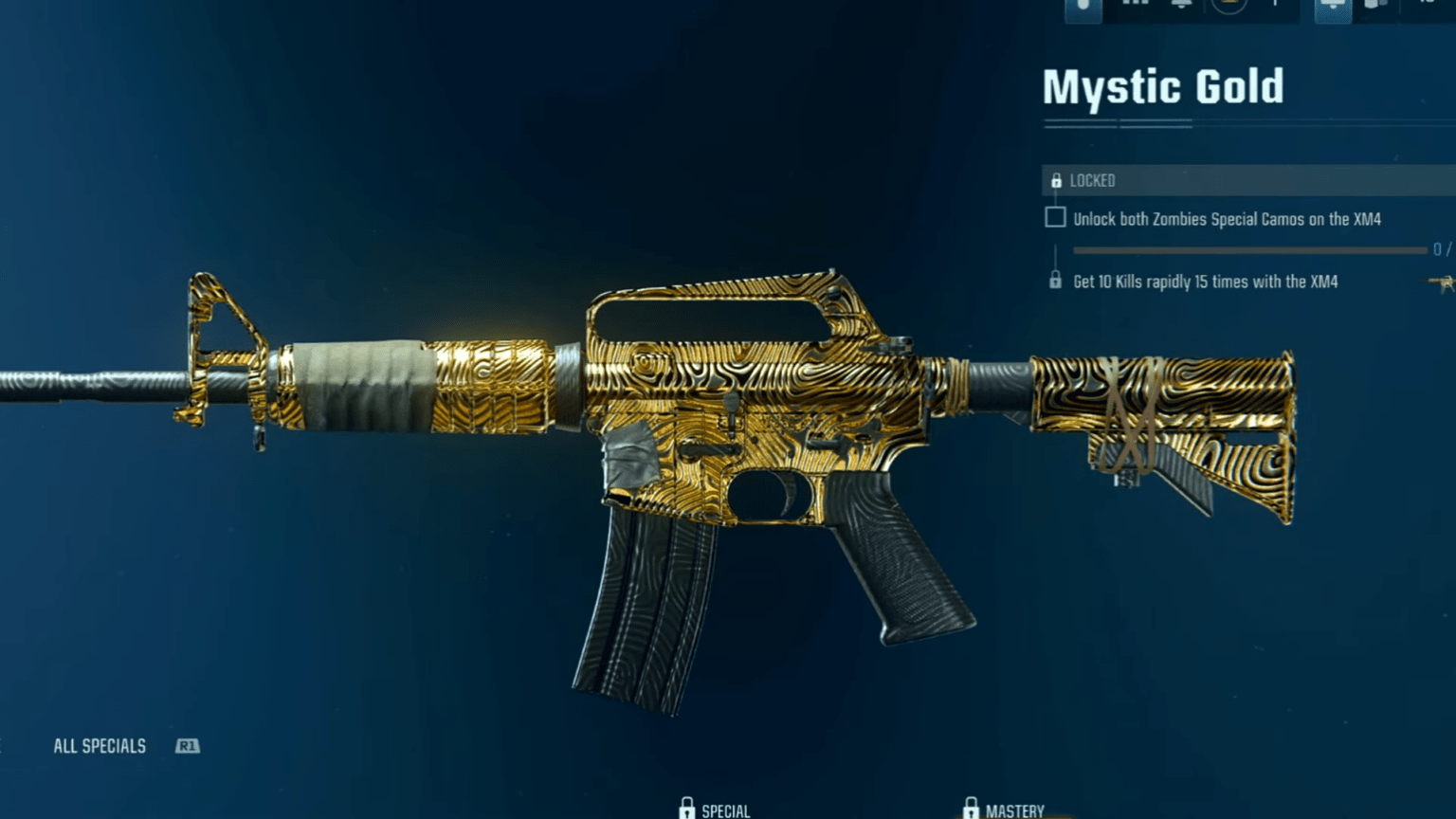This screenshot has width=1456, height=819.
Task: Switch to the SPECIAL tab
Action: point(725,810)
